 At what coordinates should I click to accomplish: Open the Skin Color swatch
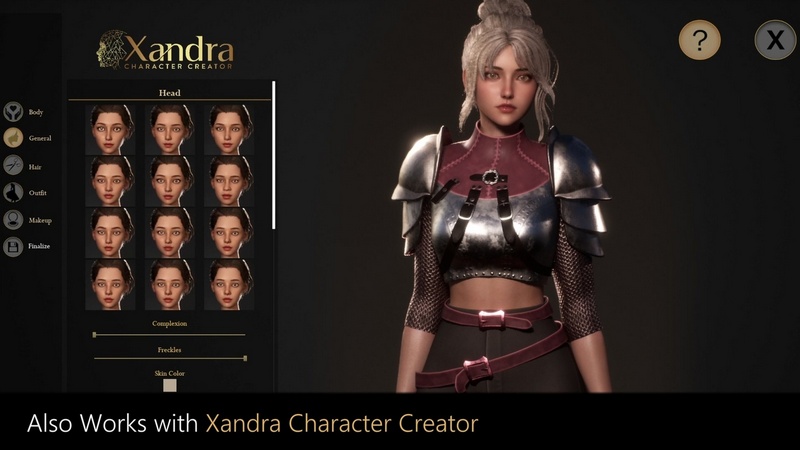170,385
